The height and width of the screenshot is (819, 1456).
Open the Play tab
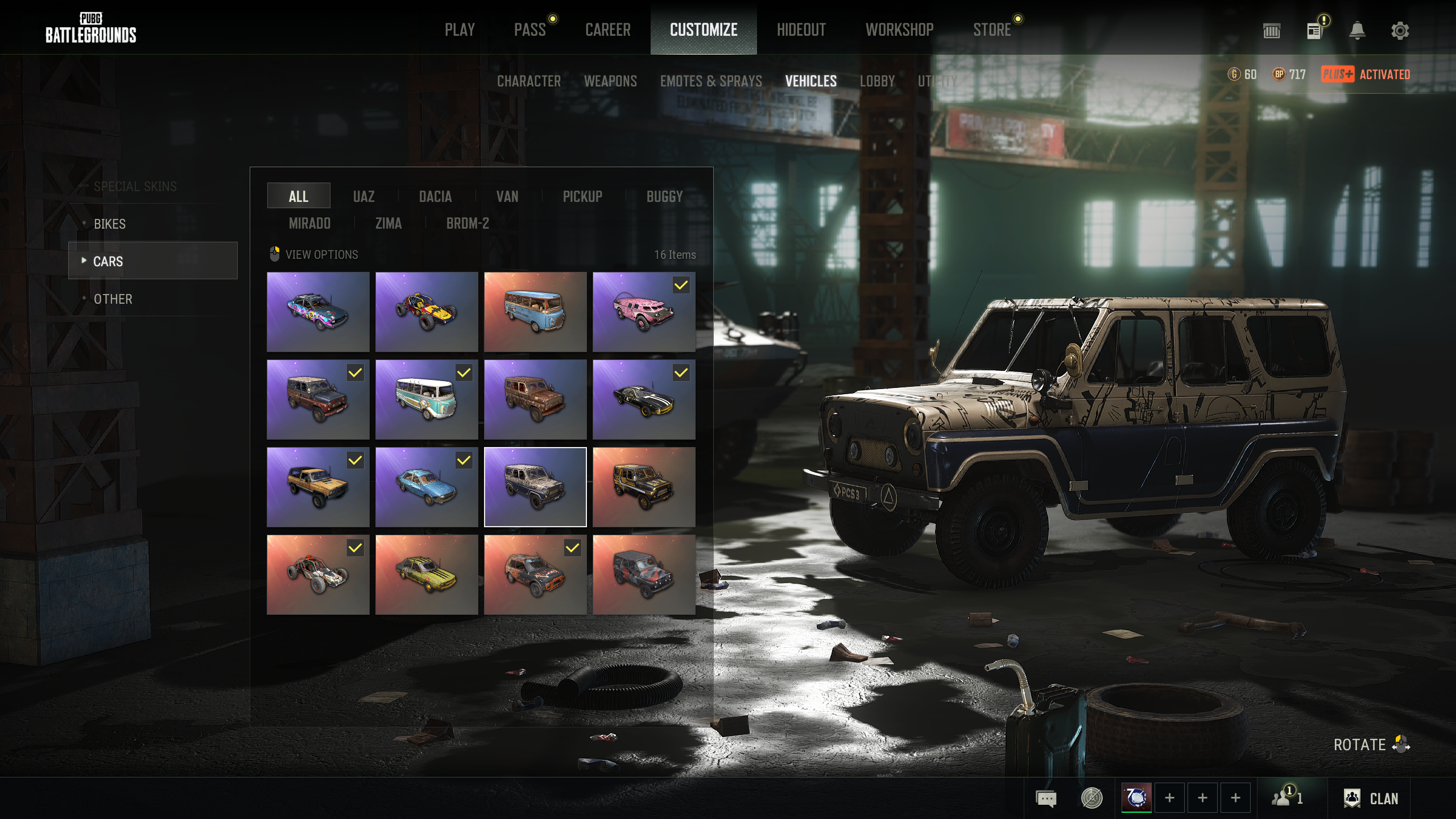460,30
